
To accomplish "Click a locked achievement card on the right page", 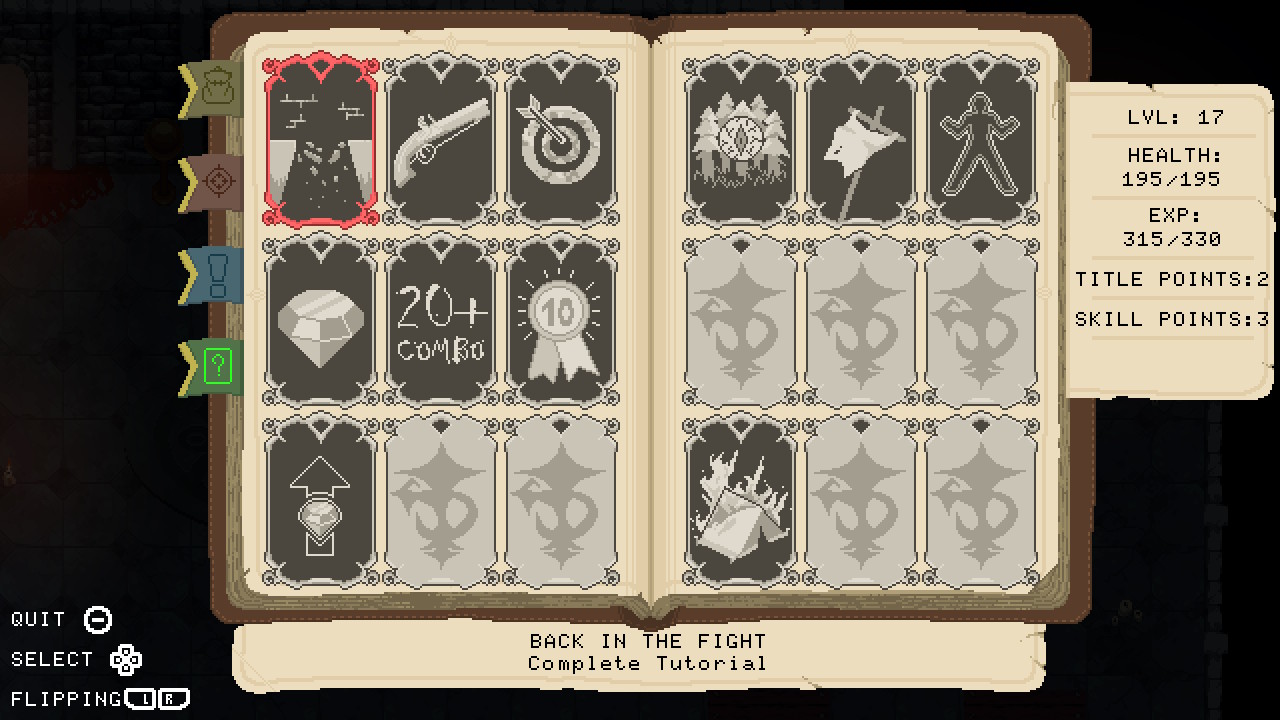I will coord(860,320).
